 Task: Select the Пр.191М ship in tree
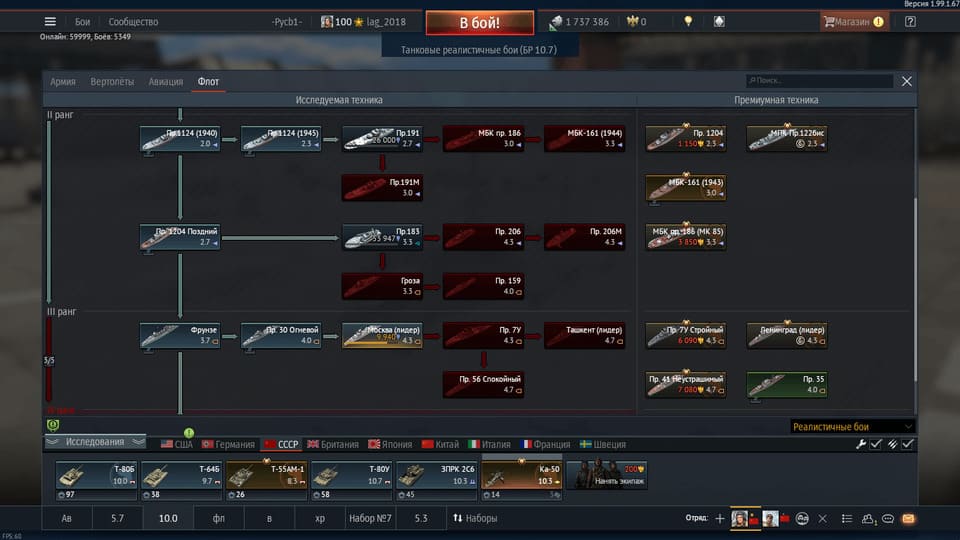382,188
